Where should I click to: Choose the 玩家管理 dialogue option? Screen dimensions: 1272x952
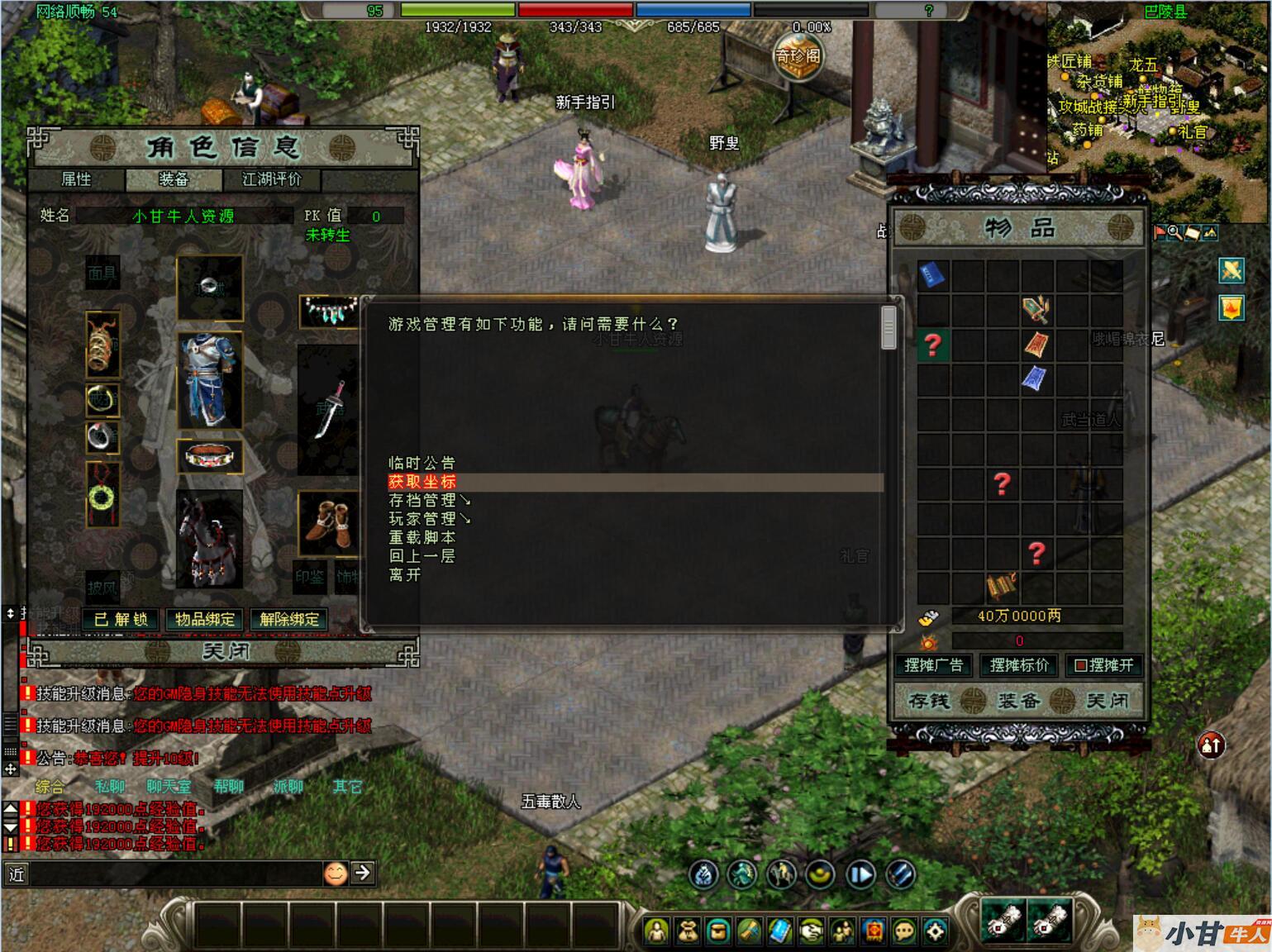pyautogui.click(x=428, y=519)
